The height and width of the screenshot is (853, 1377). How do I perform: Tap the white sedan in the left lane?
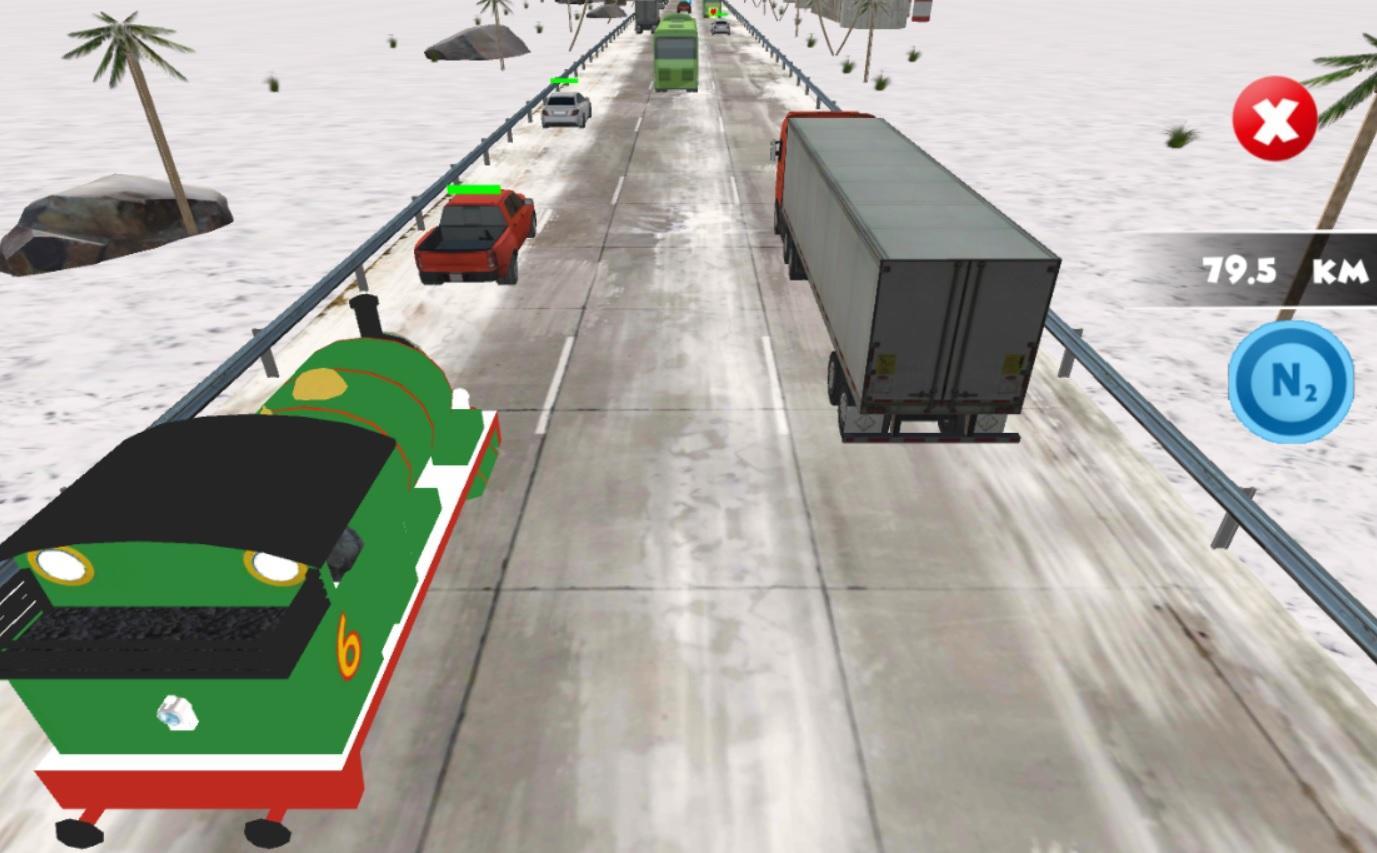tap(567, 108)
